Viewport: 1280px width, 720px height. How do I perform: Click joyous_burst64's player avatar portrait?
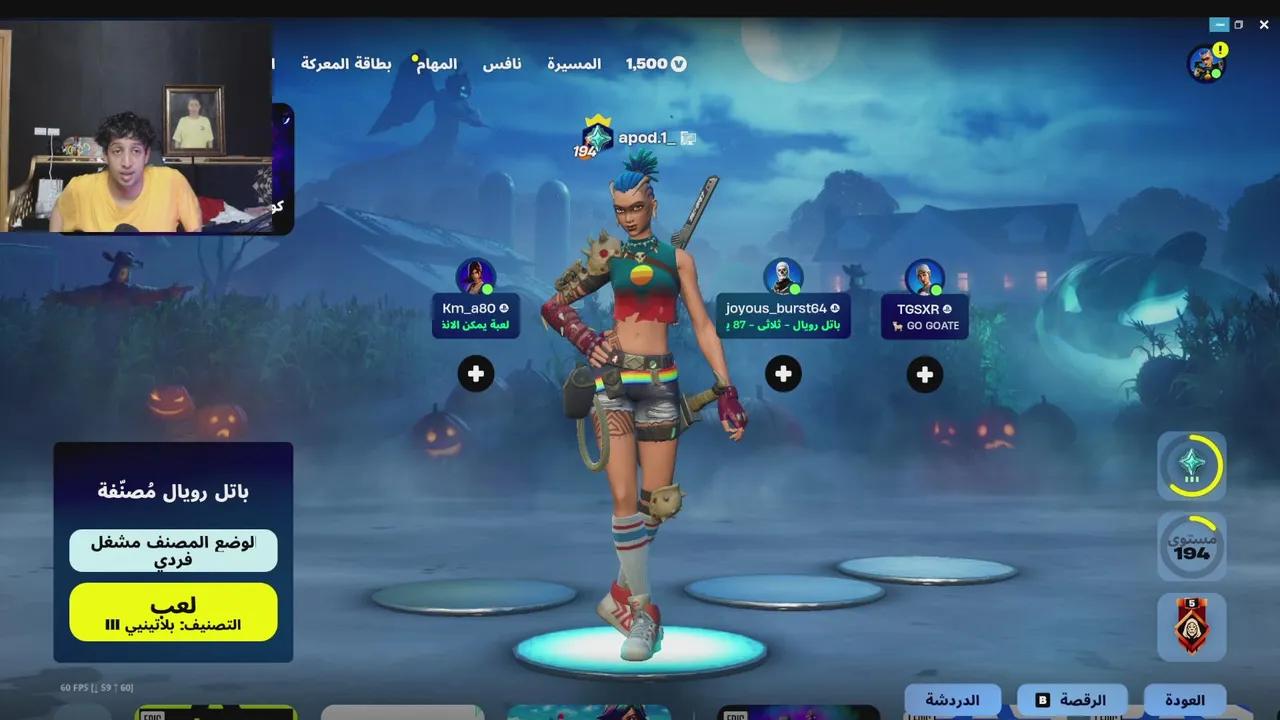coord(784,276)
